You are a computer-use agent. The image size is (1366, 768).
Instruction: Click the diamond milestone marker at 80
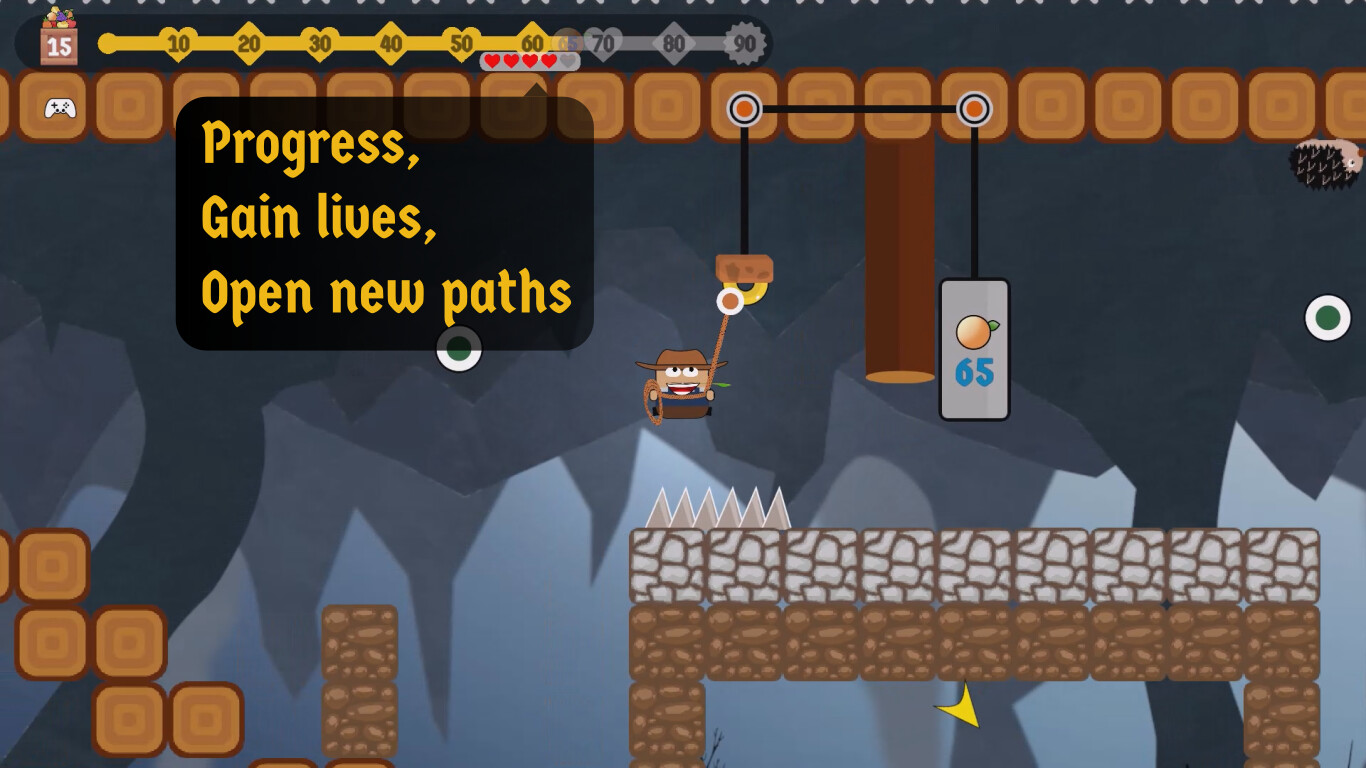point(676,43)
